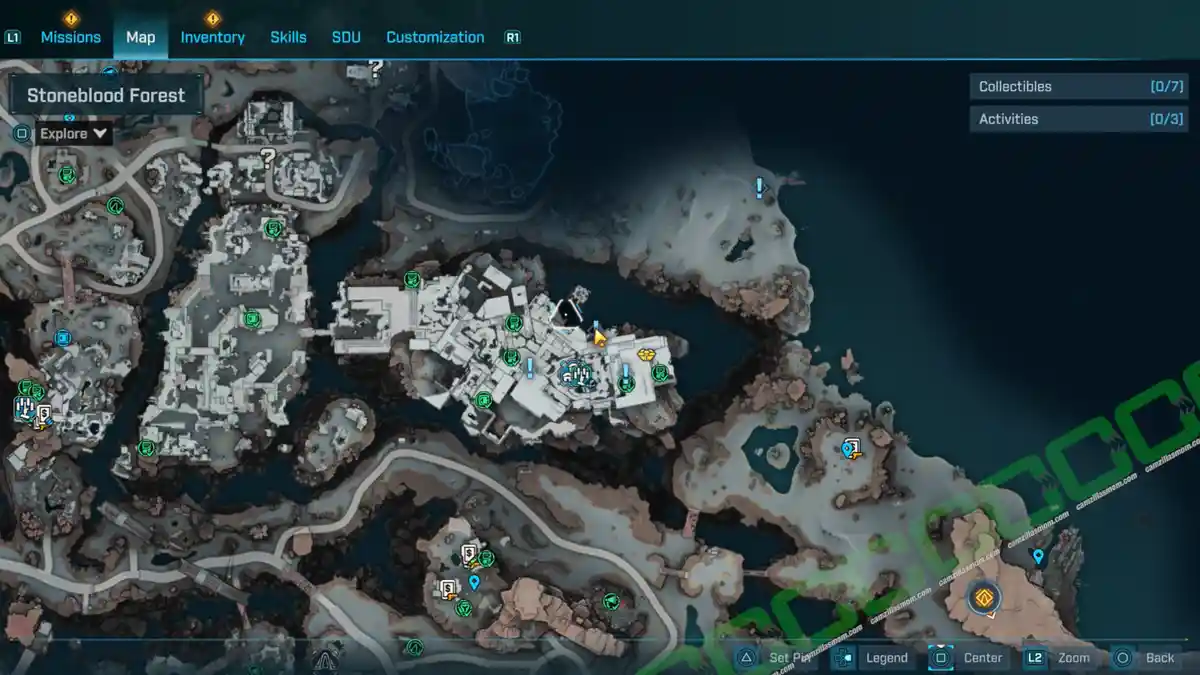
Task: Click the Set Pin option
Action: coord(792,658)
